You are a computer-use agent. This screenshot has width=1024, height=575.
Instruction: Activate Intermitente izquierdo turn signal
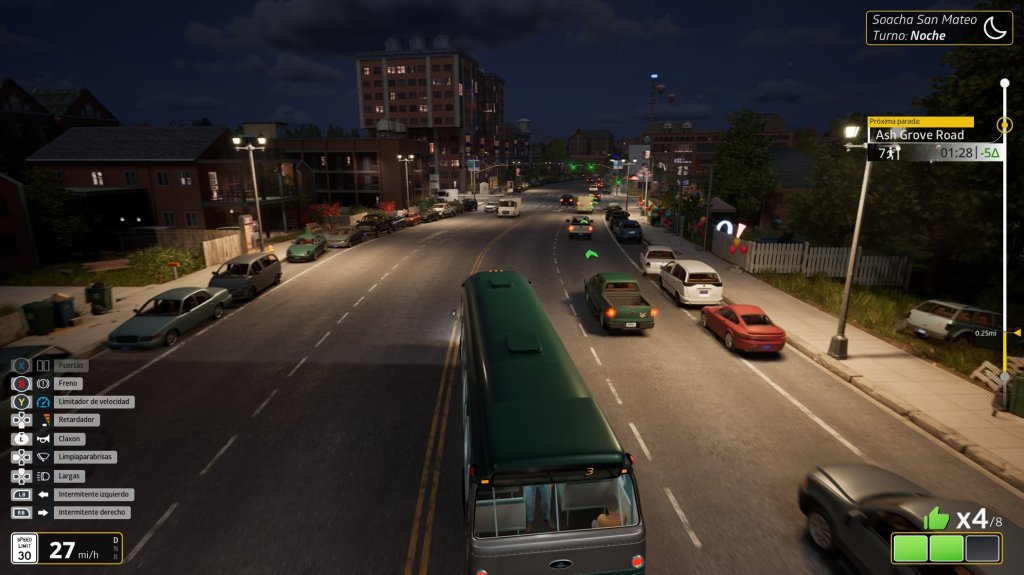(94, 494)
